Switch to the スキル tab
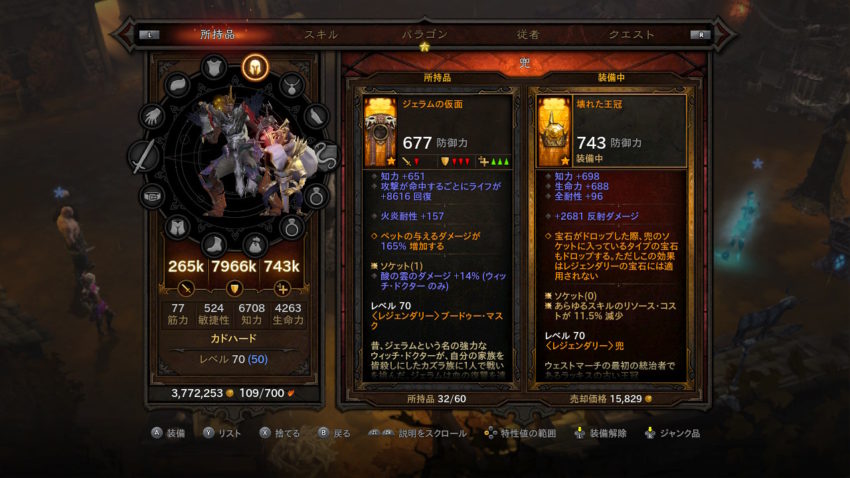The image size is (850, 478). [x=320, y=34]
